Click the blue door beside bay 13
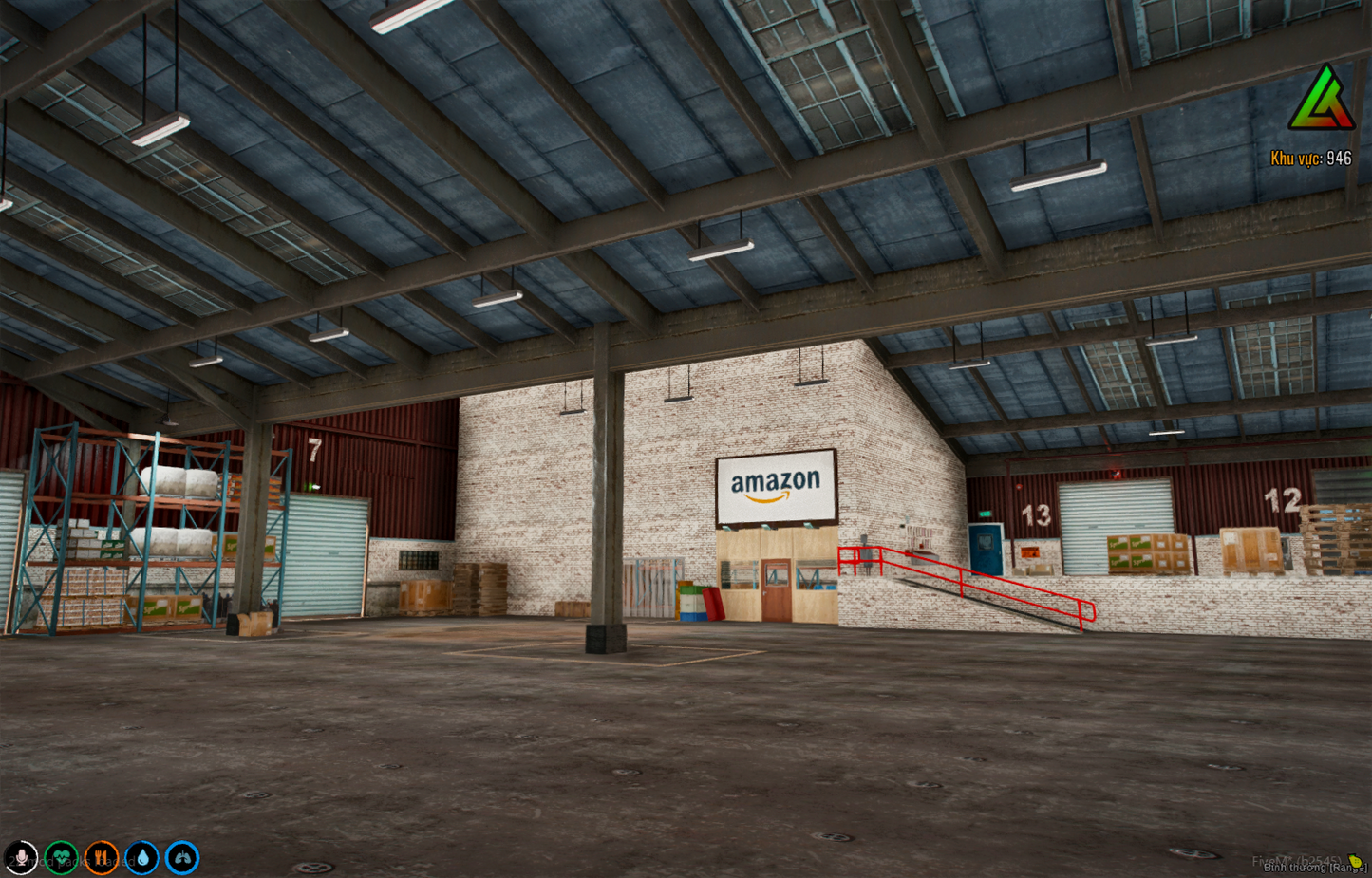Viewport: 1372px width, 878px height. 986,551
